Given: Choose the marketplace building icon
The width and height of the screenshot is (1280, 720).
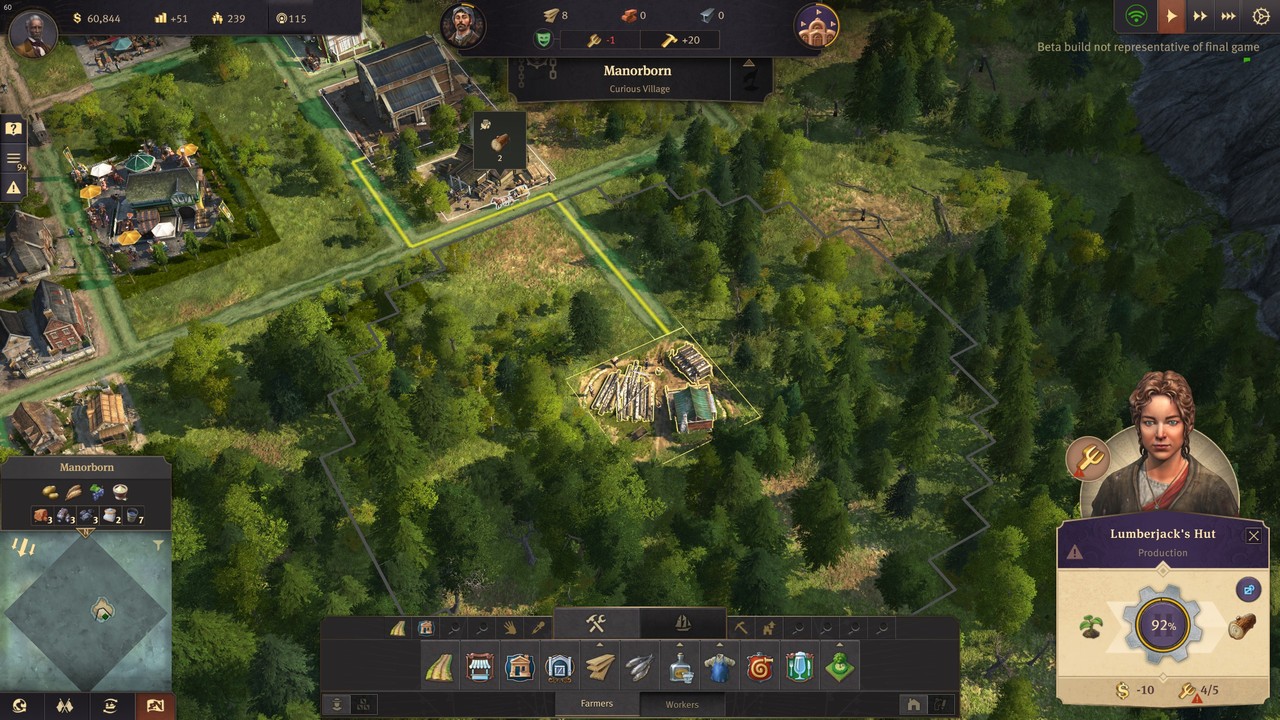Looking at the screenshot, I should 480,667.
